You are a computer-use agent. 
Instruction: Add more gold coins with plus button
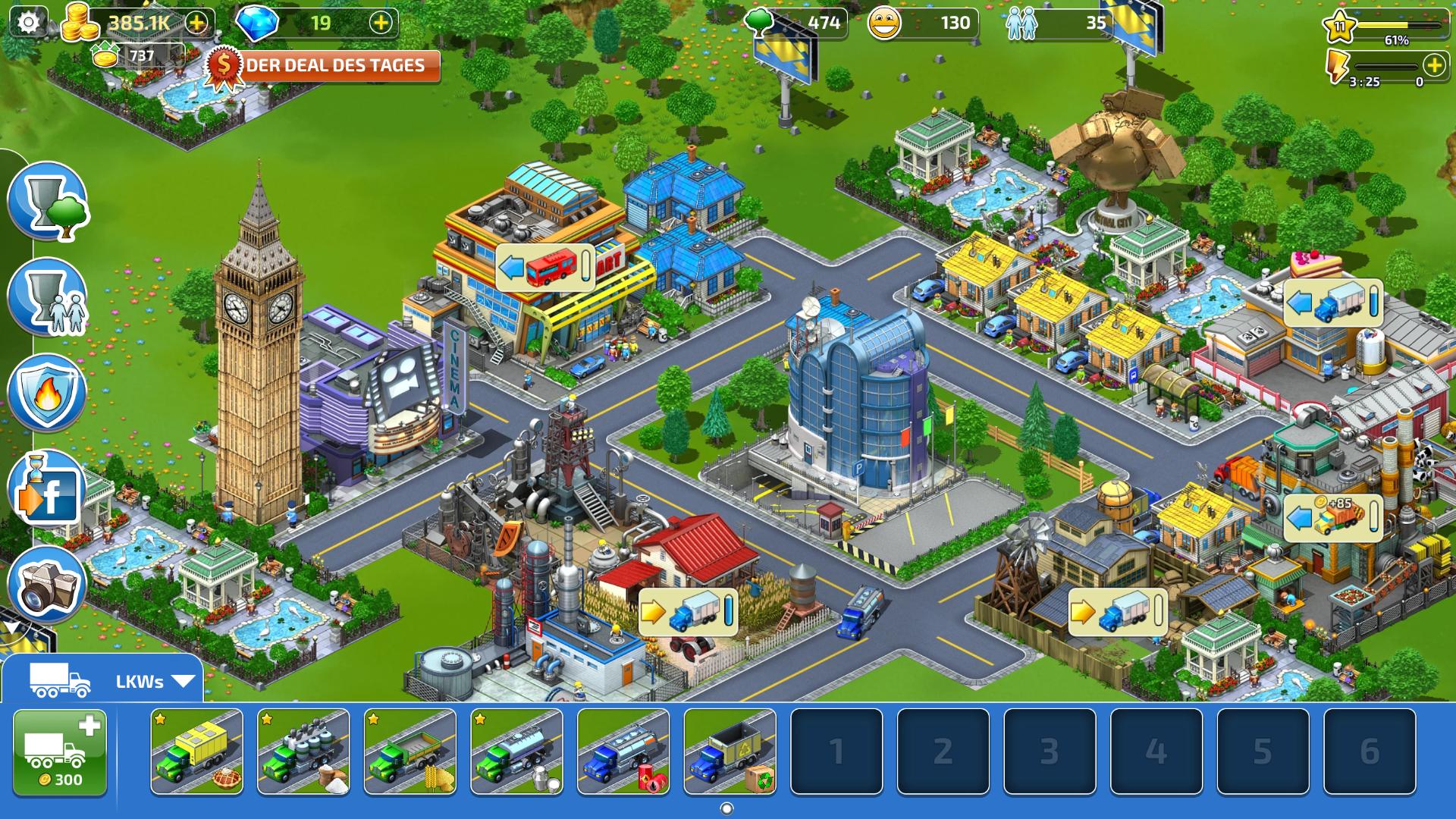196,23
